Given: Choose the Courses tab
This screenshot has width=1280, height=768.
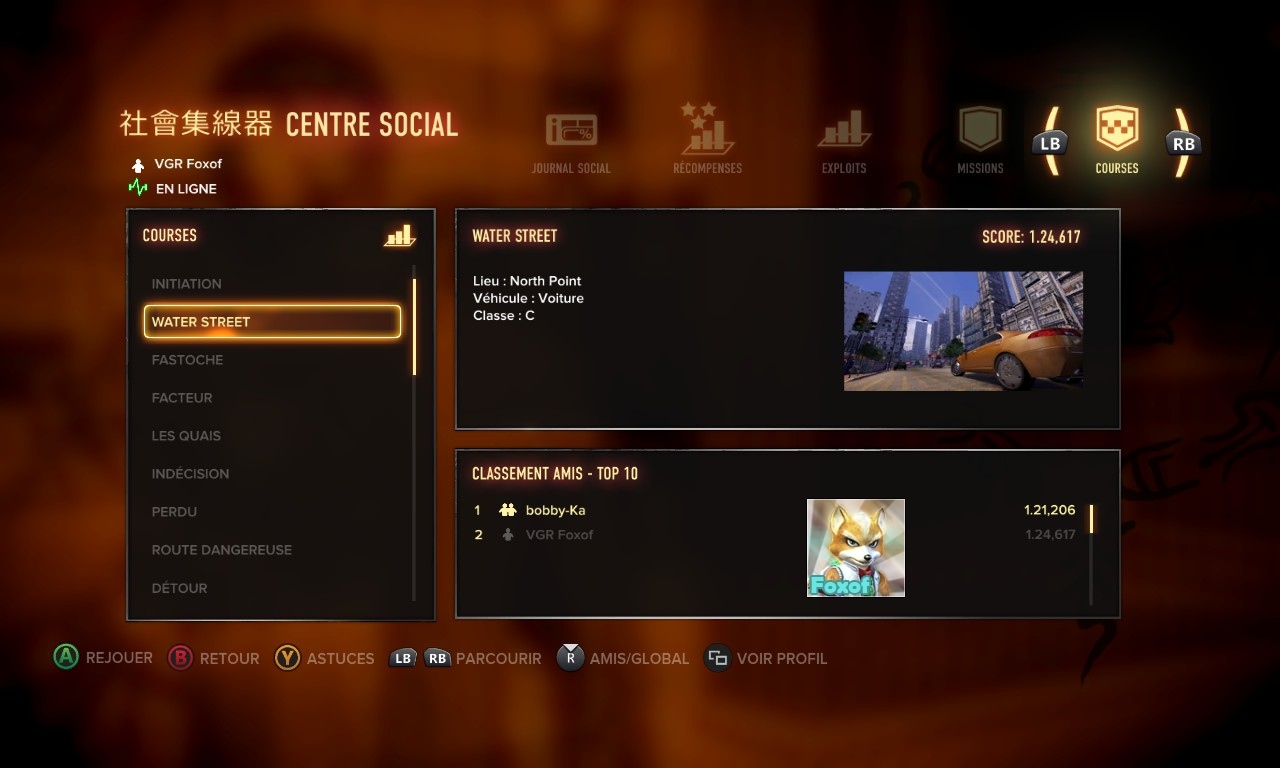Looking at the screenshot, I should click(1117, 141).
